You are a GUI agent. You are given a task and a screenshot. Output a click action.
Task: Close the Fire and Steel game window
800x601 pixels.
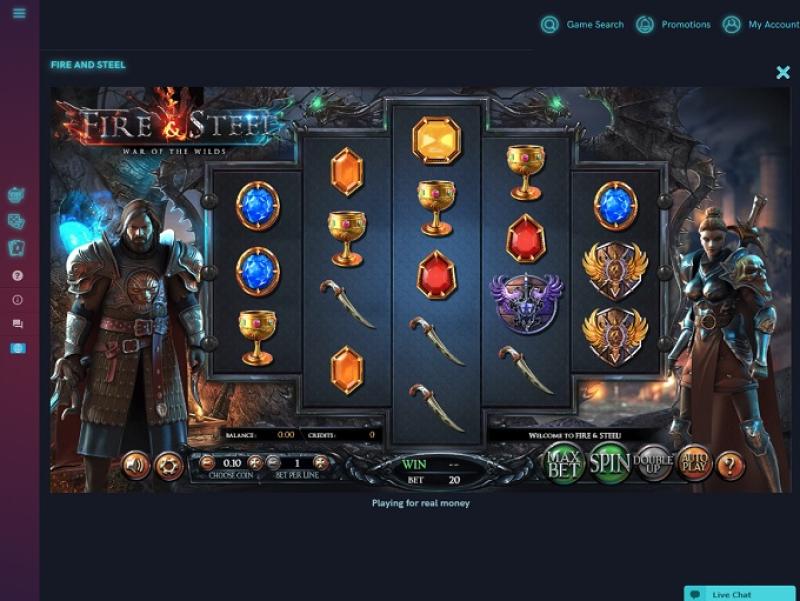point(783,72)
